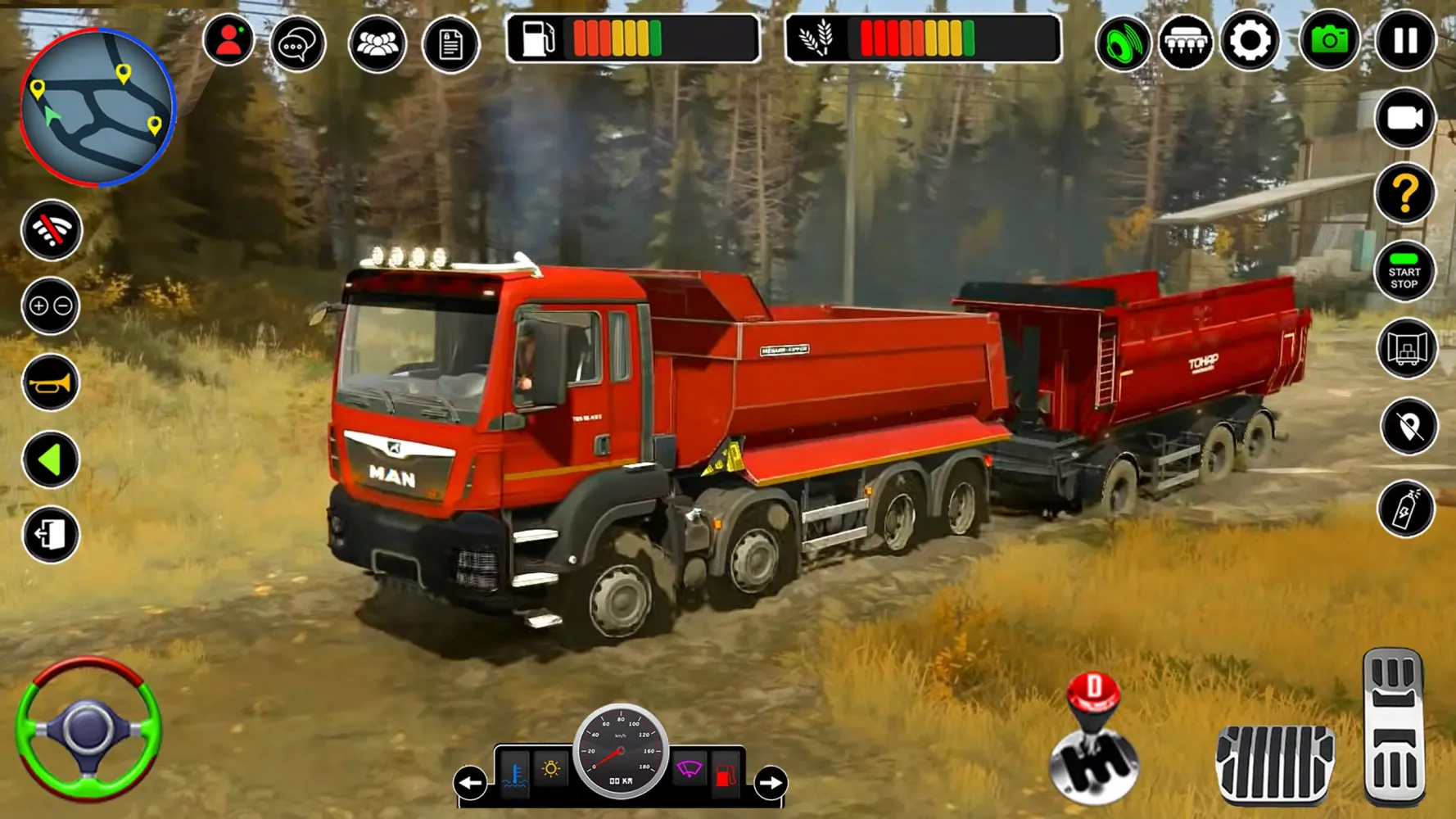The image size is (1456, 819).
Task: Collapse dashboard controls with left arrow
Action: (x=468, y=781)
